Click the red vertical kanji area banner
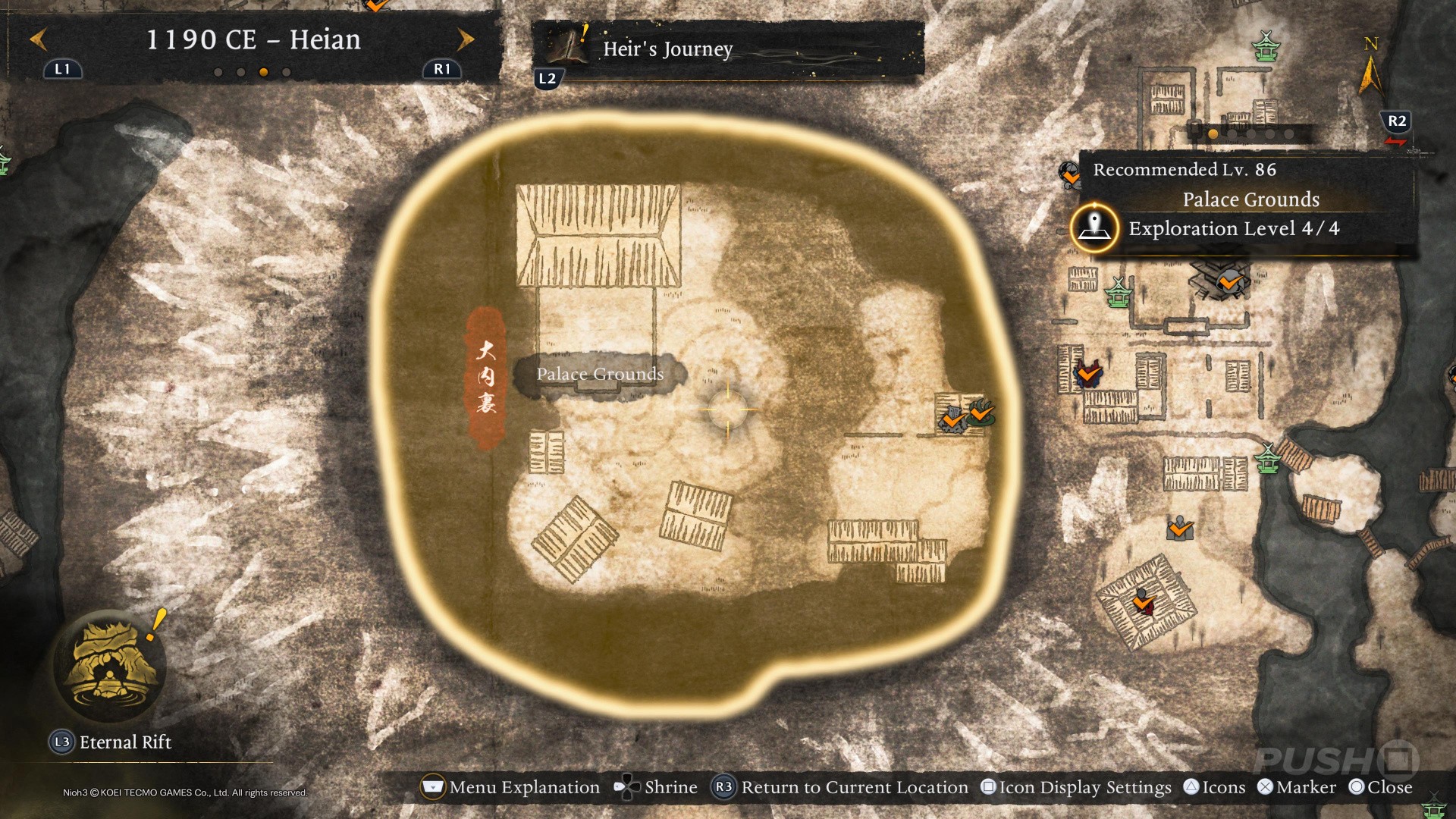 [x=485, y=377]
